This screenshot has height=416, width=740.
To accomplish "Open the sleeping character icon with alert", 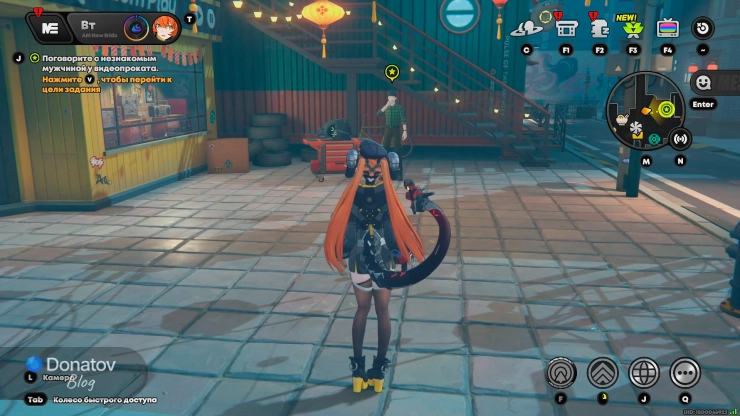I will 600,28.
